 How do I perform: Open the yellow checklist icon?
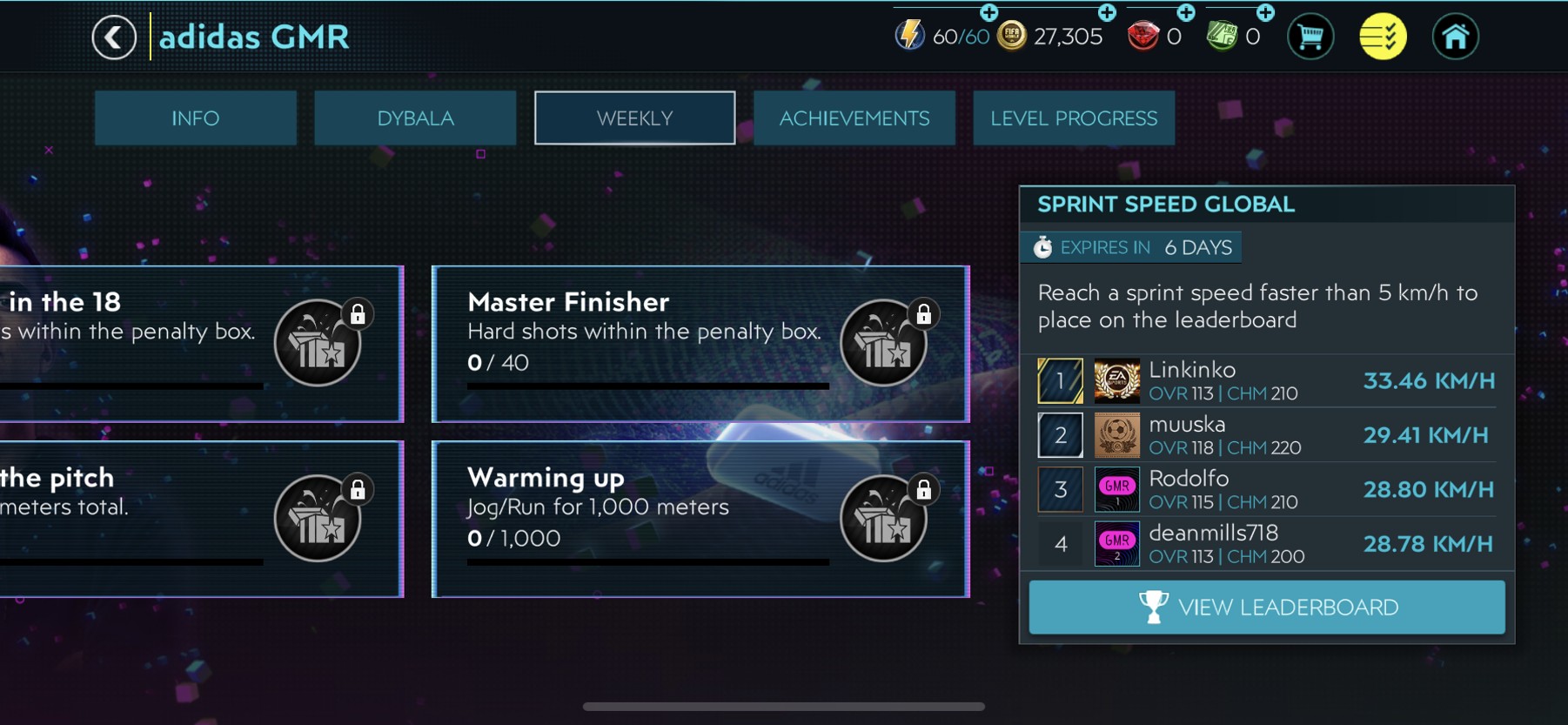(x=1383, y=37)
